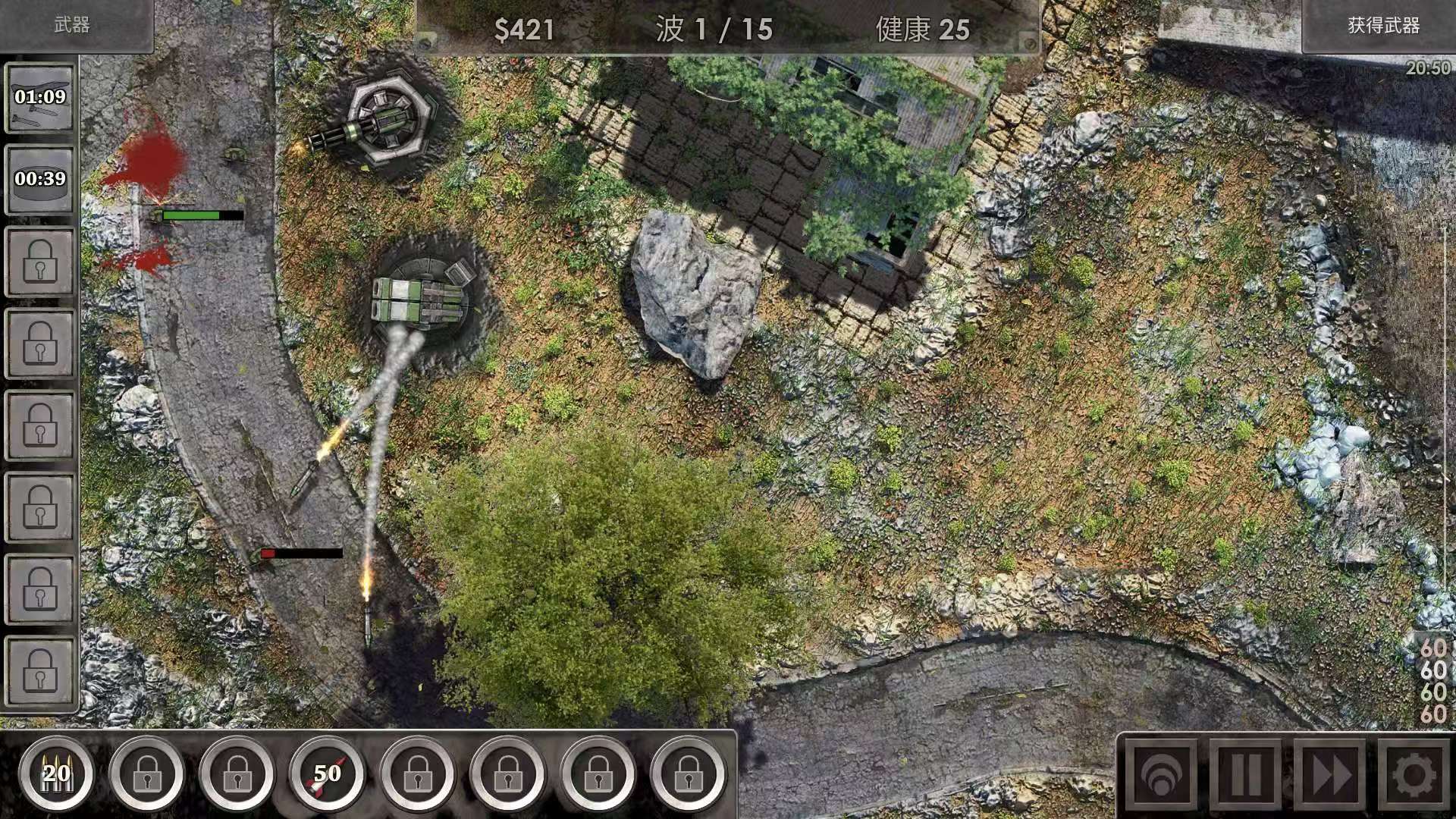Enable fast-forward game speed

[1329, 774]
